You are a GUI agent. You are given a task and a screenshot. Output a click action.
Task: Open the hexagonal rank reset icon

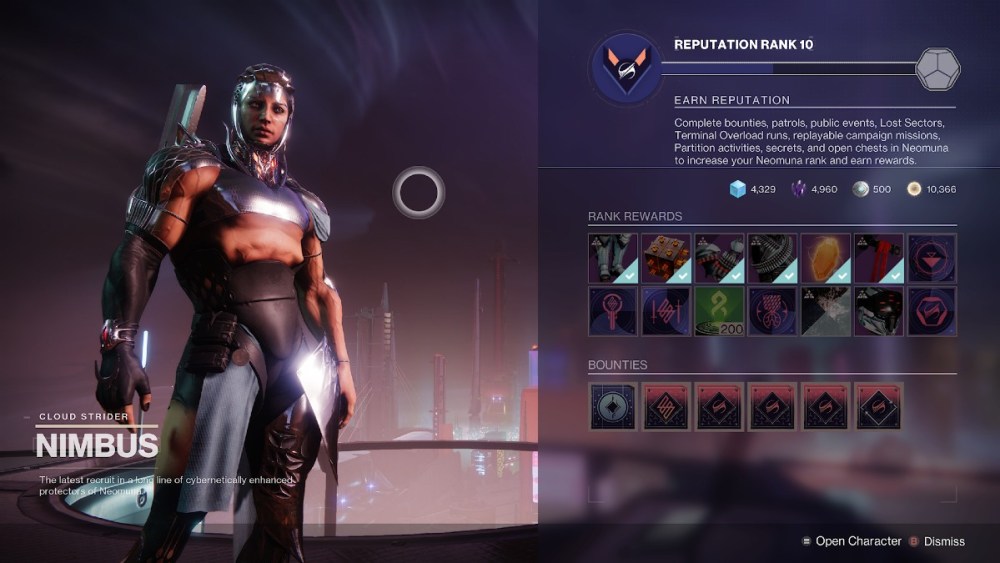coord(938,68)
